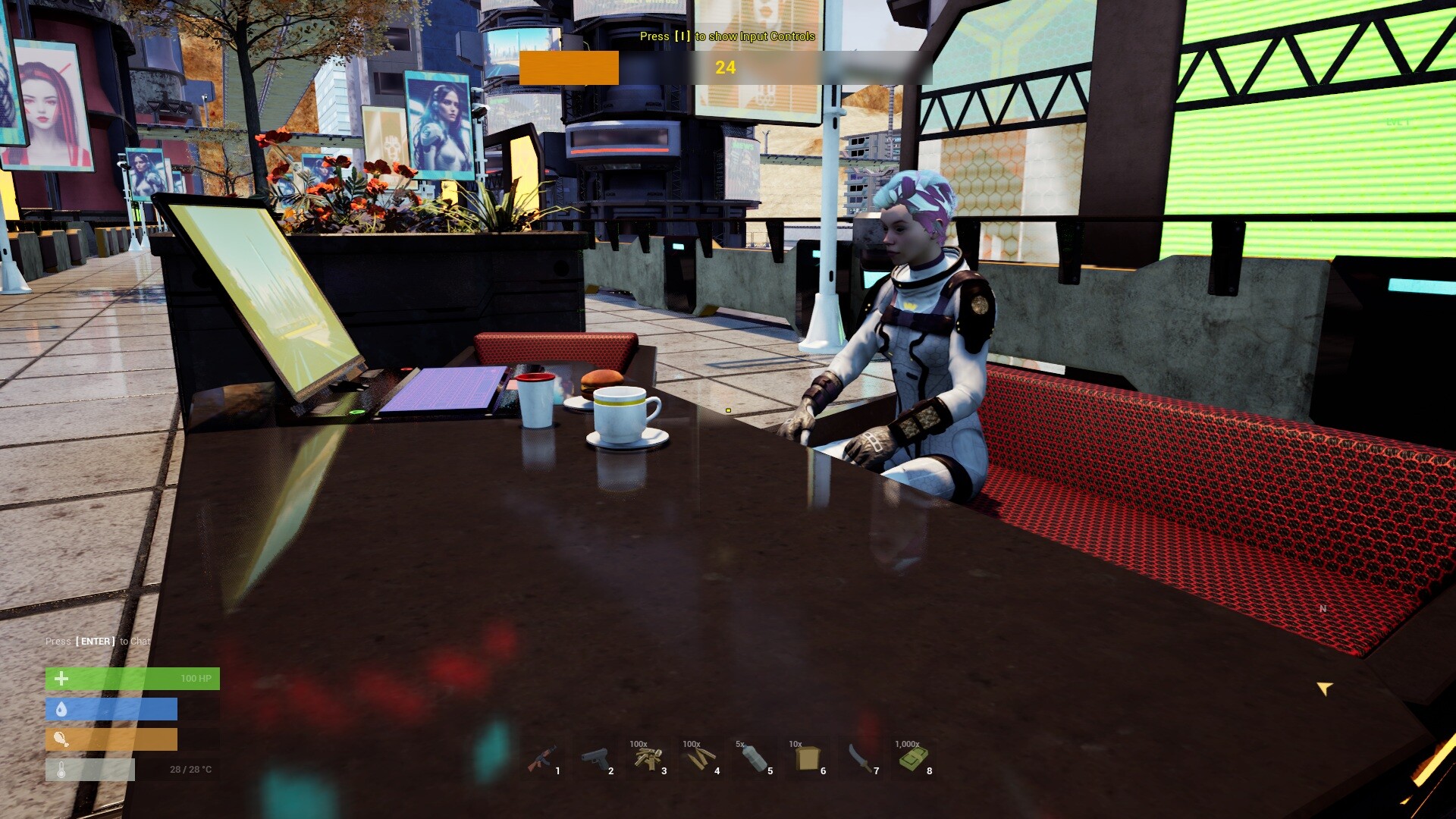Open chat via the [ENTER] prompt
This screenshot has width=1456, height=819.
pos(96,641)
